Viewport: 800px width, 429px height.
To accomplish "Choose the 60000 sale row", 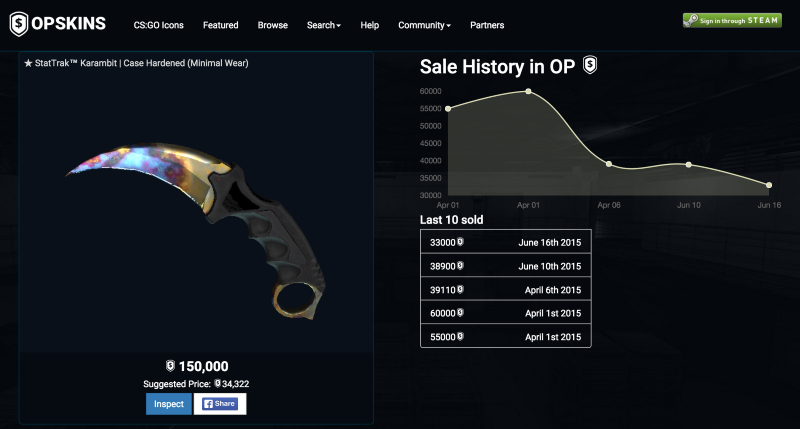I will pyautogui.click(x=505, y=313).
